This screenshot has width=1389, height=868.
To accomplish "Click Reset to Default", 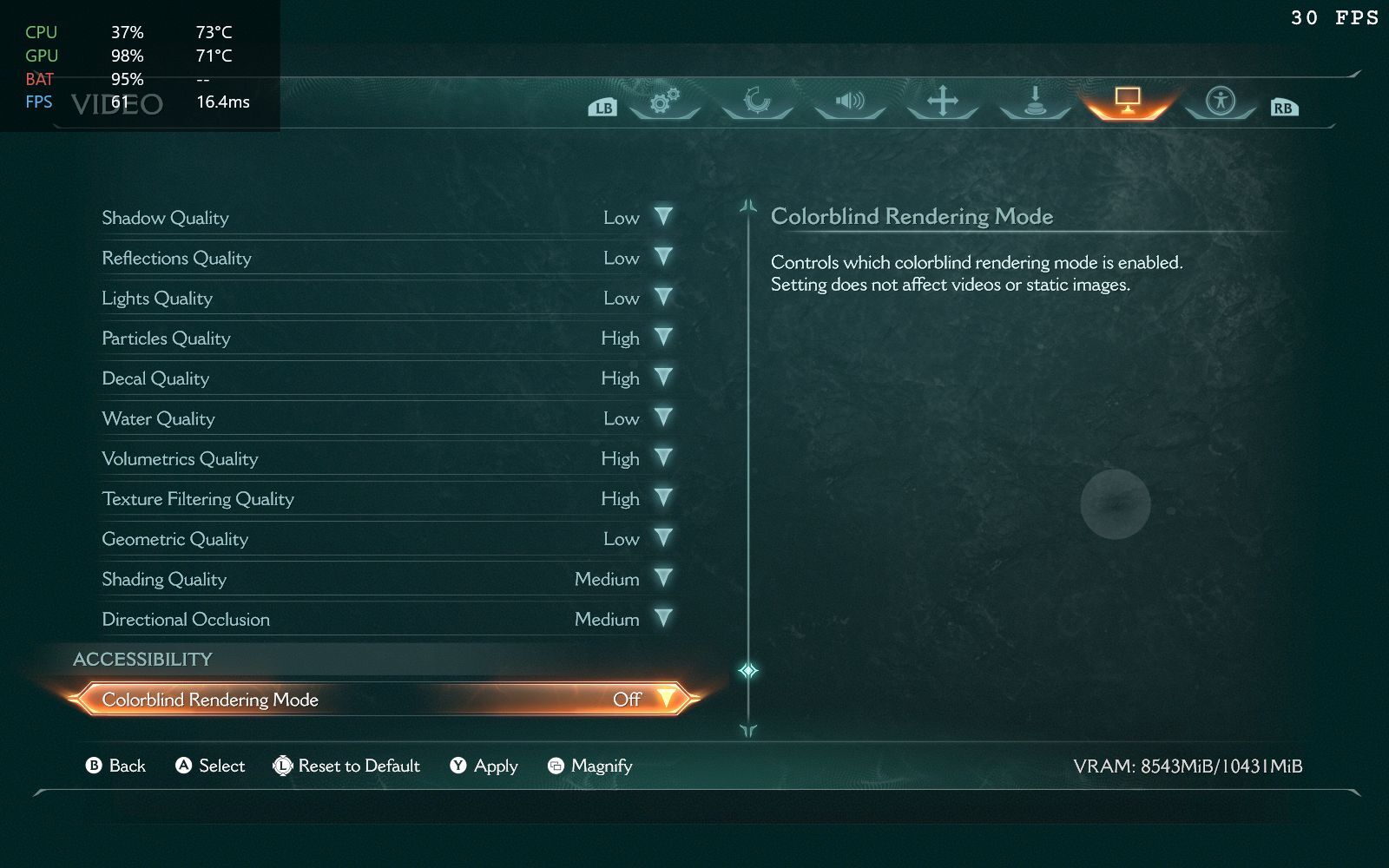I will coord(347,766).
